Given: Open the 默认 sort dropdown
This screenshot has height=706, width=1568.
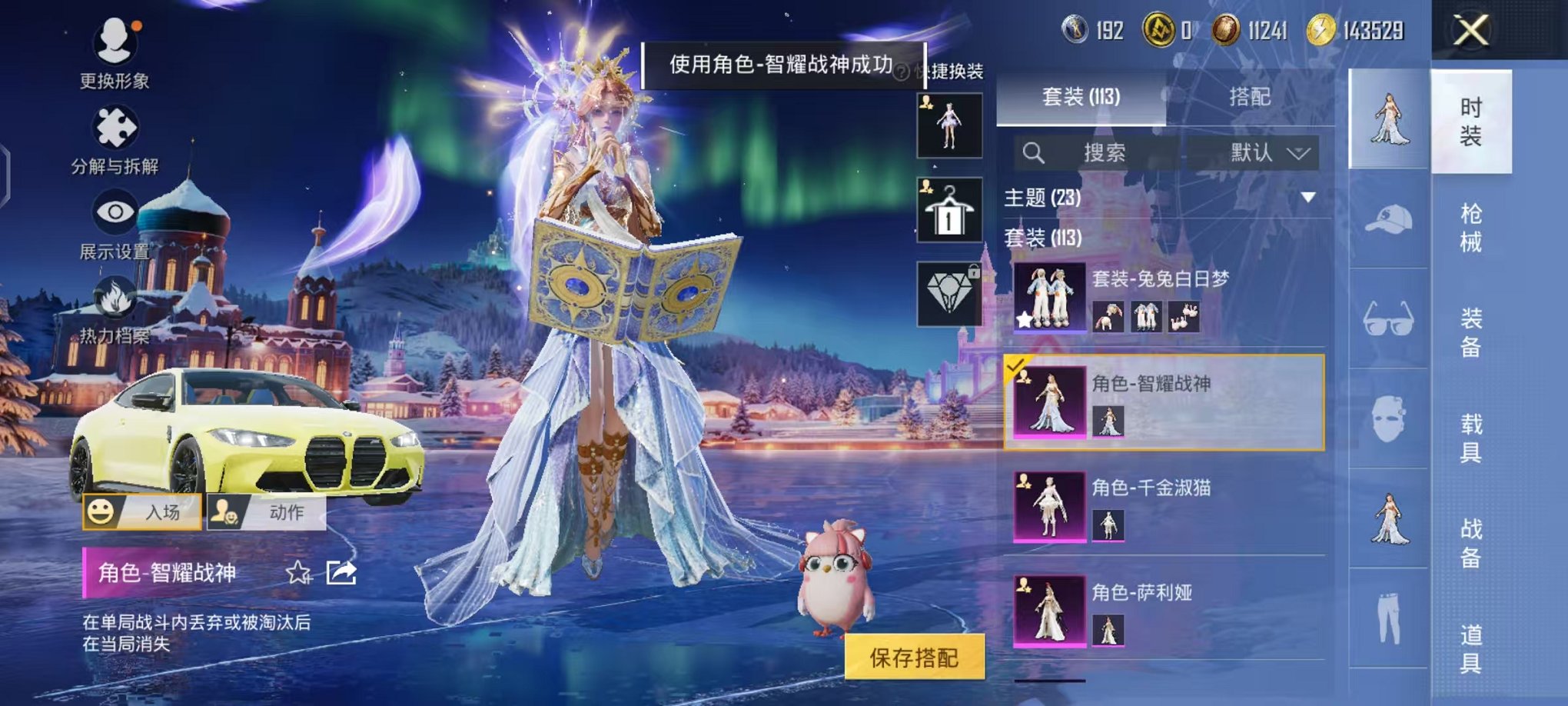Looking at the screenshot, I should tap(1266, 152).
